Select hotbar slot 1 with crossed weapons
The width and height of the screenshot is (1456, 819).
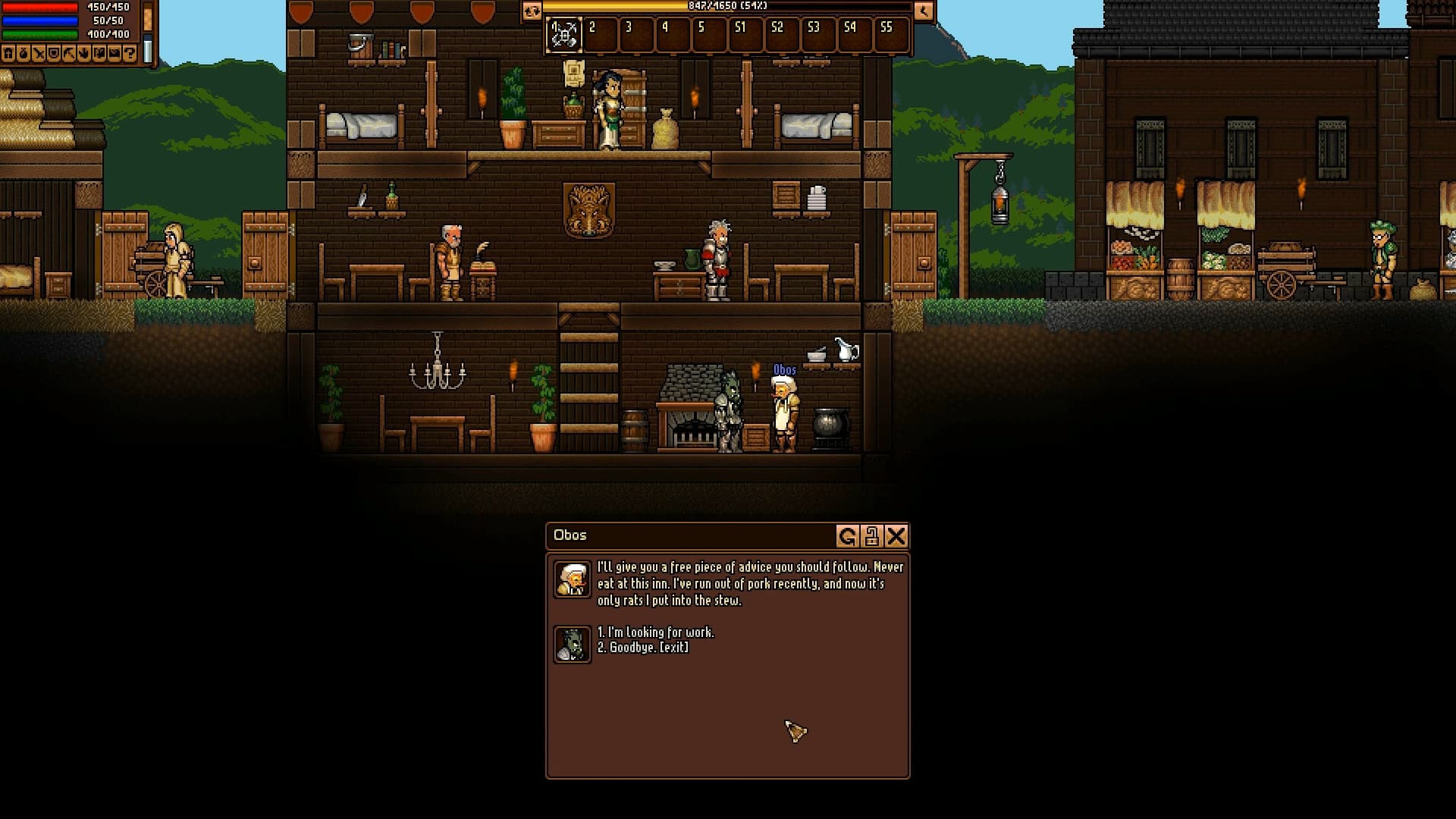[563, 35]
